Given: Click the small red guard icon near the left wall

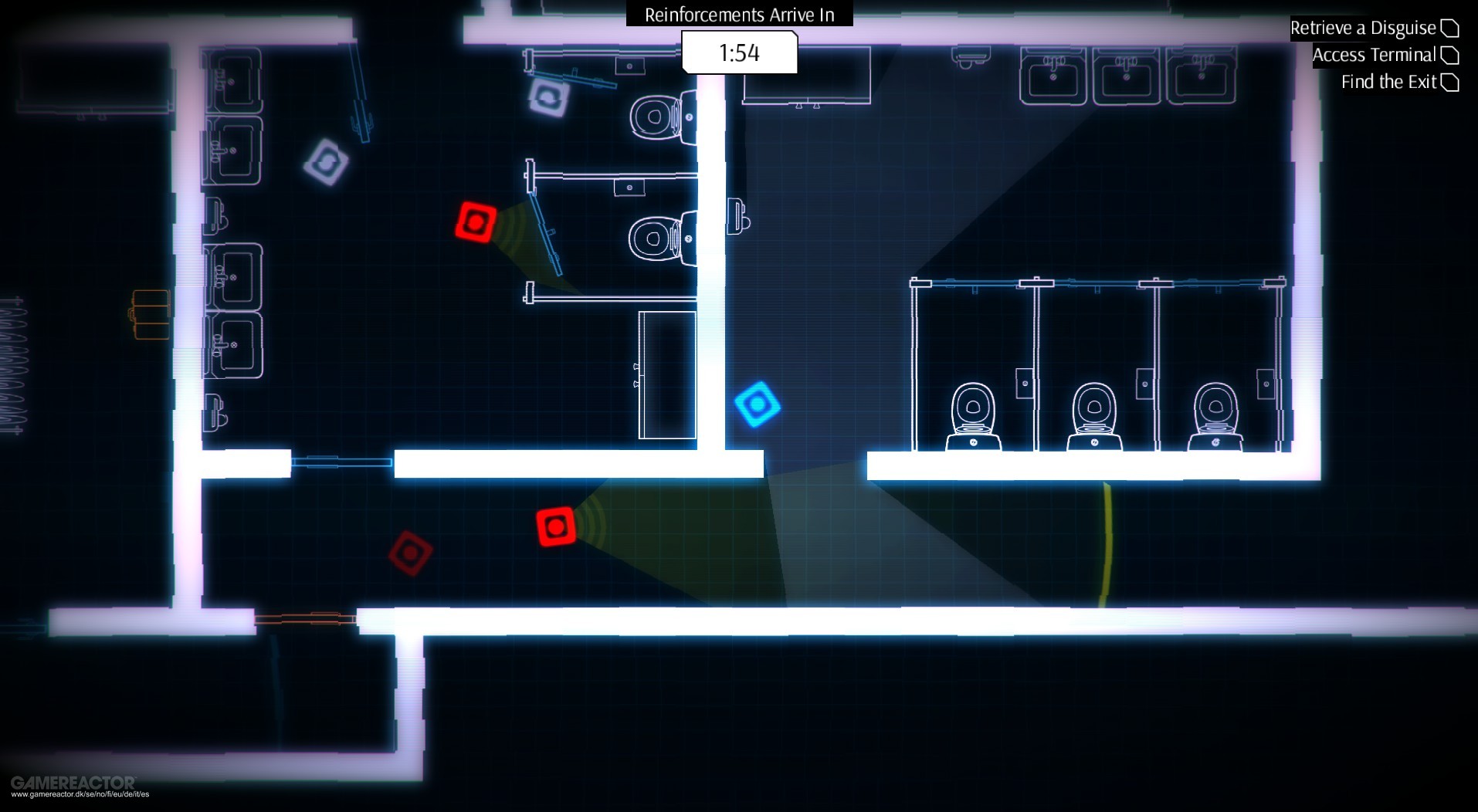Looking at the screenshot, I should pyautogui.click(x=409, y=553).
